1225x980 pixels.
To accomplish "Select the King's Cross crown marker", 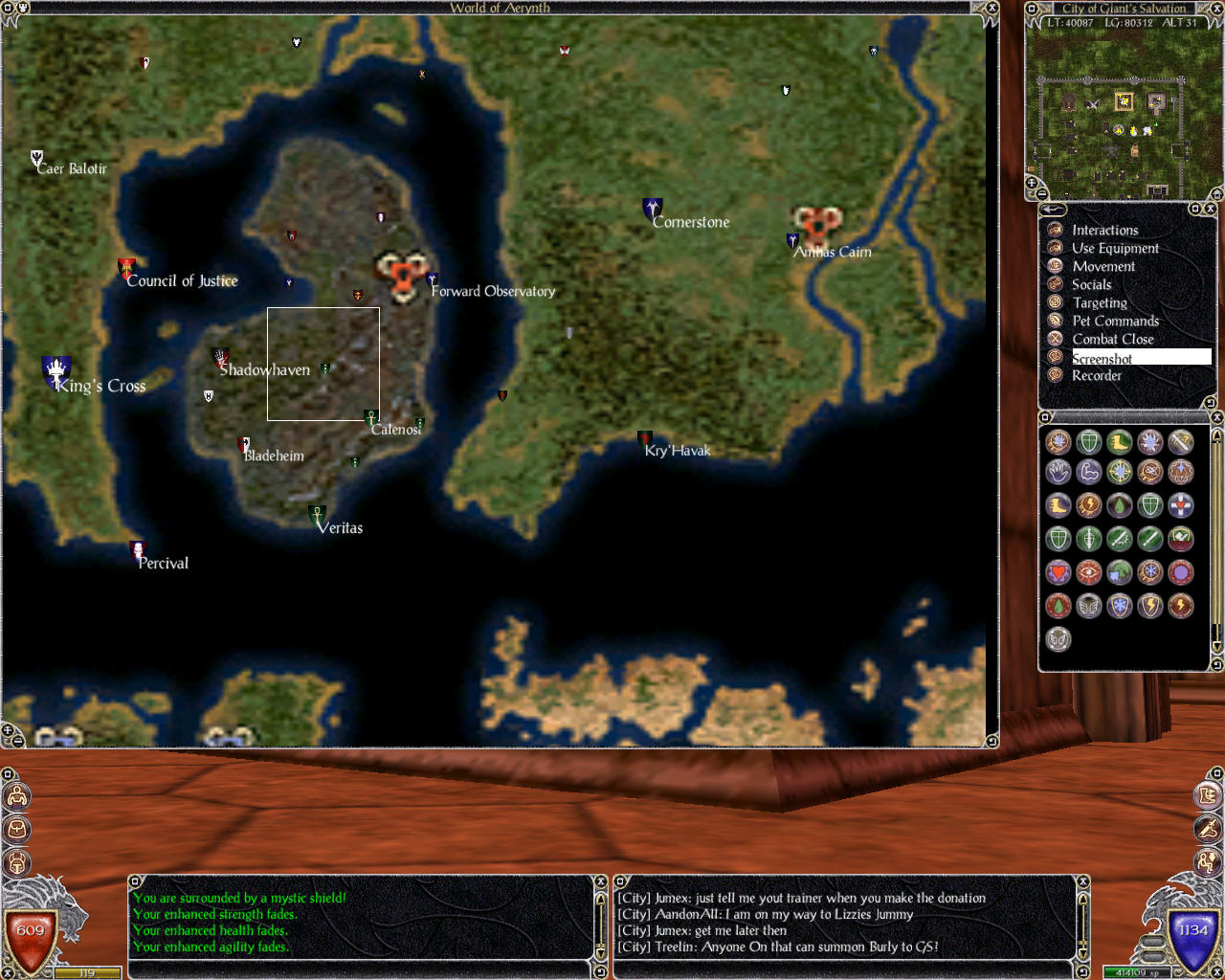I will (56, 369).
